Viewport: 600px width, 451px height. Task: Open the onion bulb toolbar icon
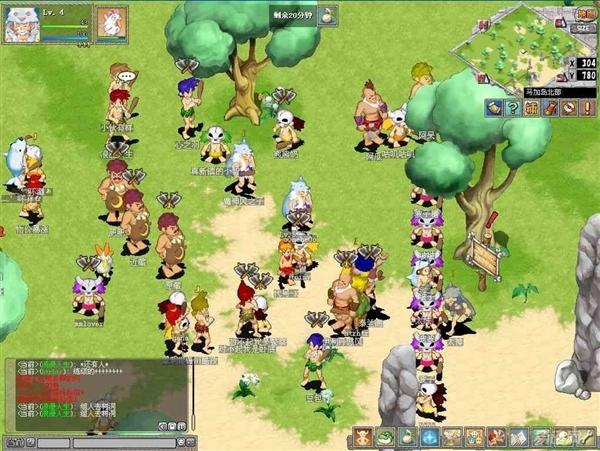[x=407, y=437]
